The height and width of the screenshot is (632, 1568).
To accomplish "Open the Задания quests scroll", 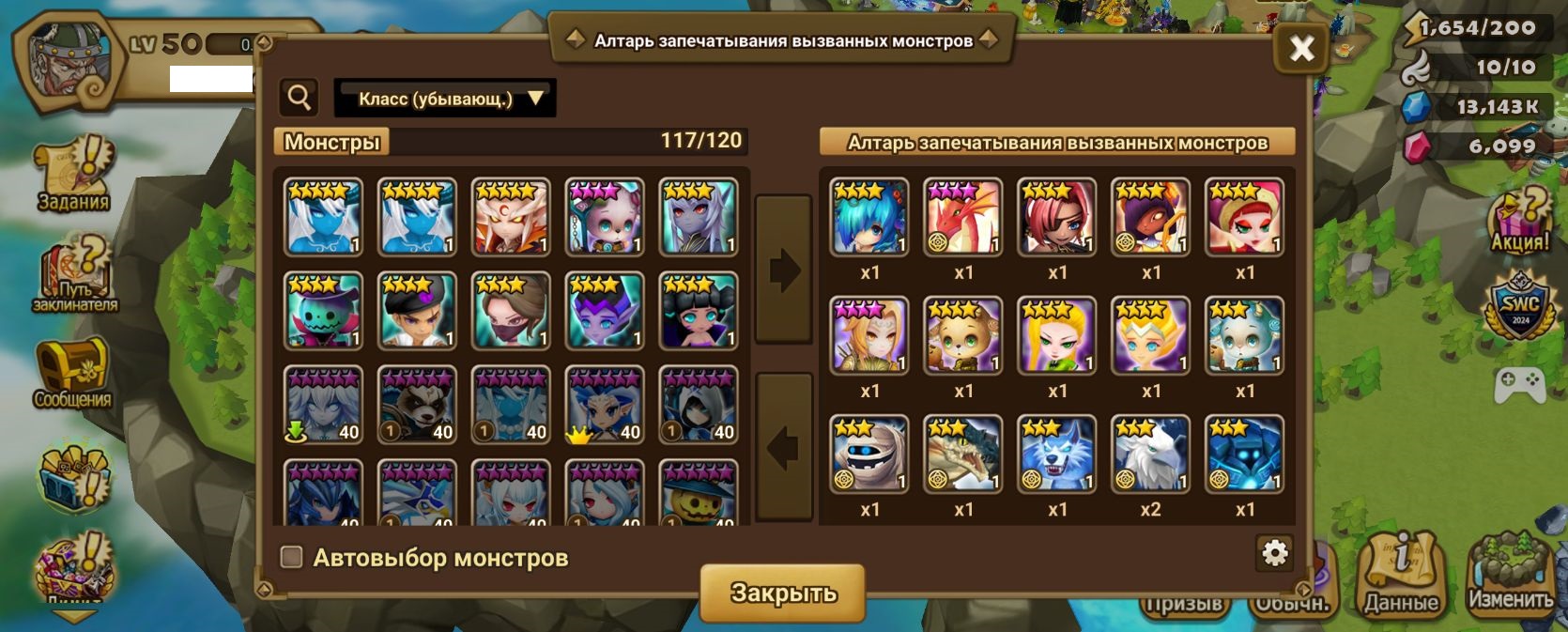I will tap(73, 175).
